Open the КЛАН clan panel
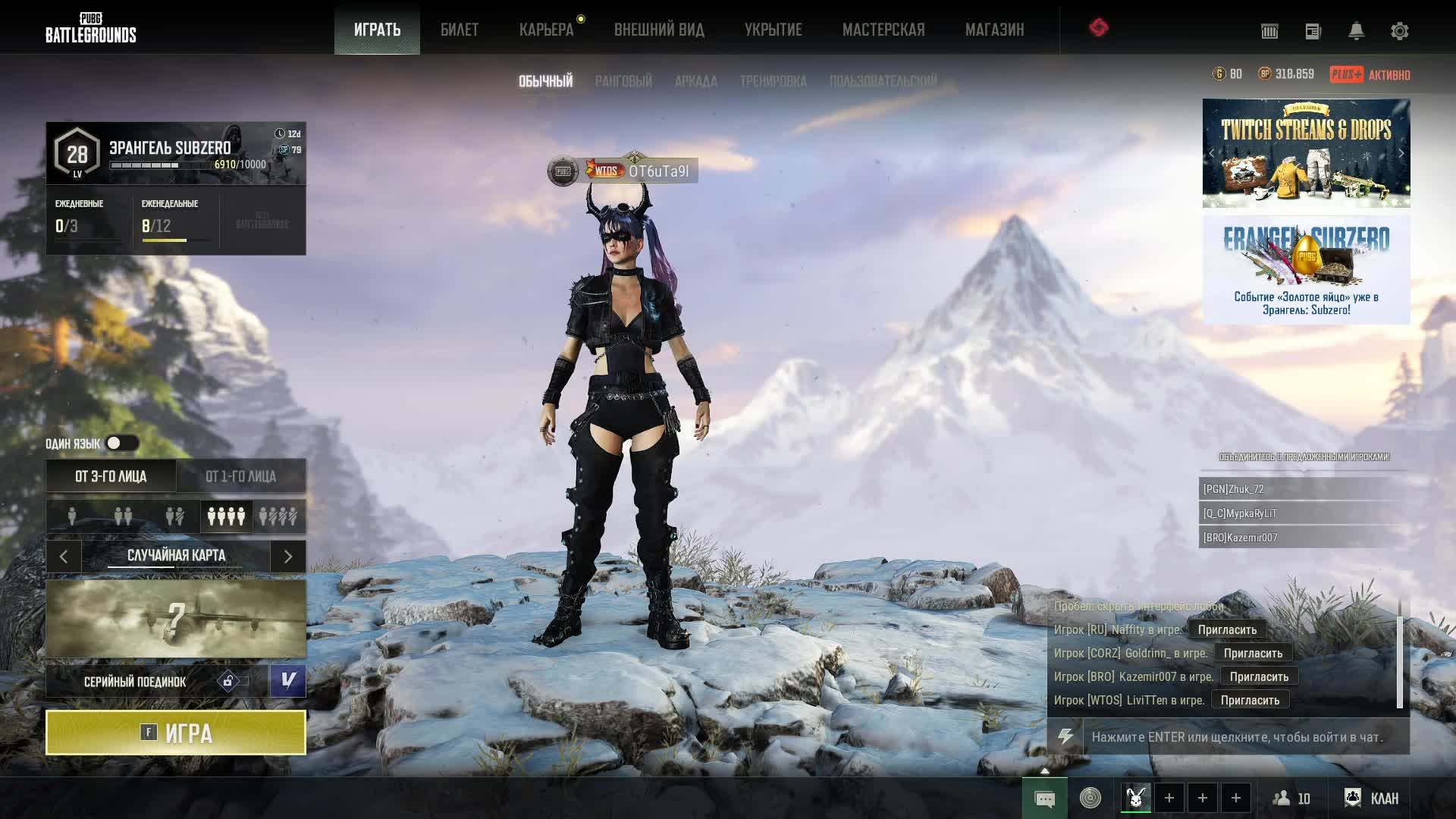Screen dimensions: 1456x819 point(1372,798)
